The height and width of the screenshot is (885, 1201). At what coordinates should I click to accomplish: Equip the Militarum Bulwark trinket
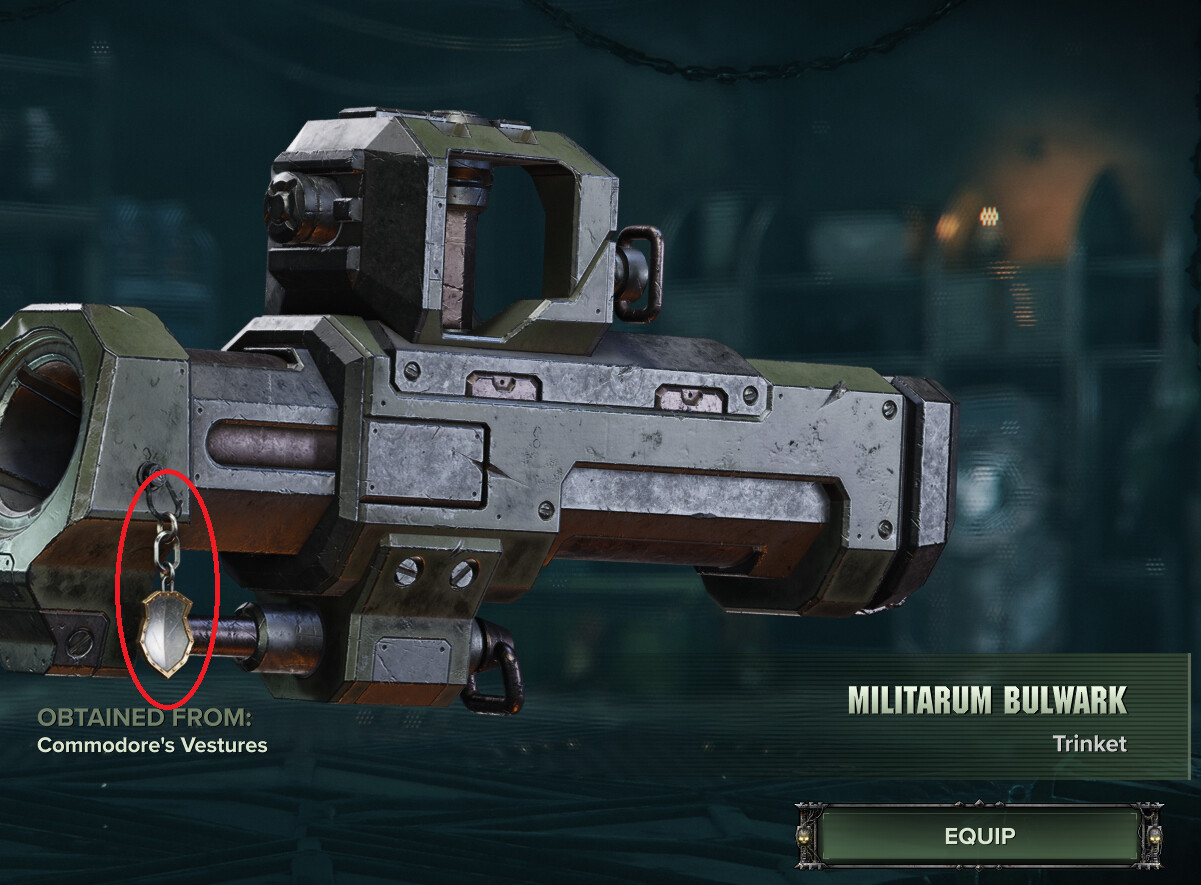980,835
